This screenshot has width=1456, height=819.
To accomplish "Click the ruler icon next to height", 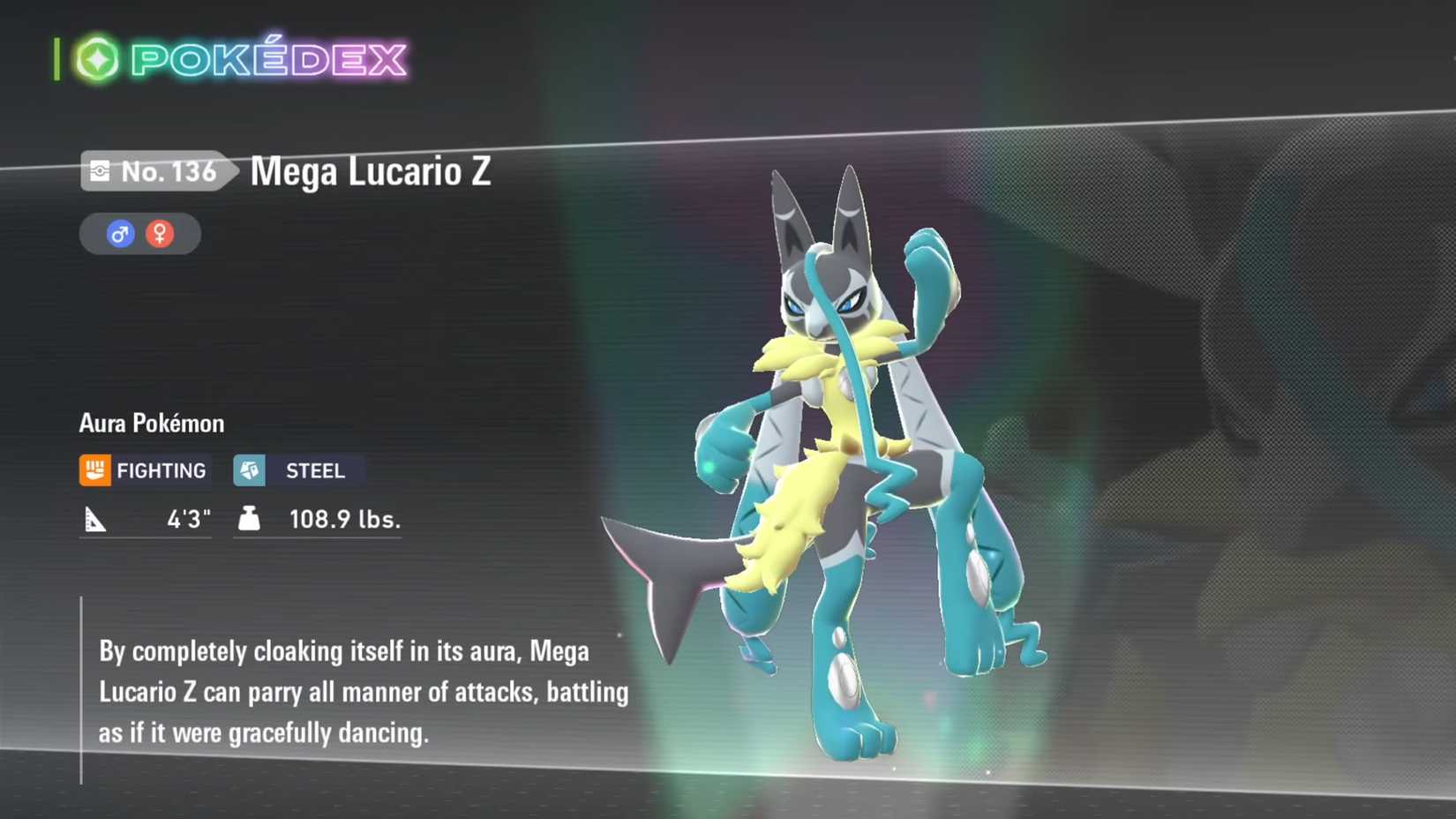I will (x=95, y=519).
